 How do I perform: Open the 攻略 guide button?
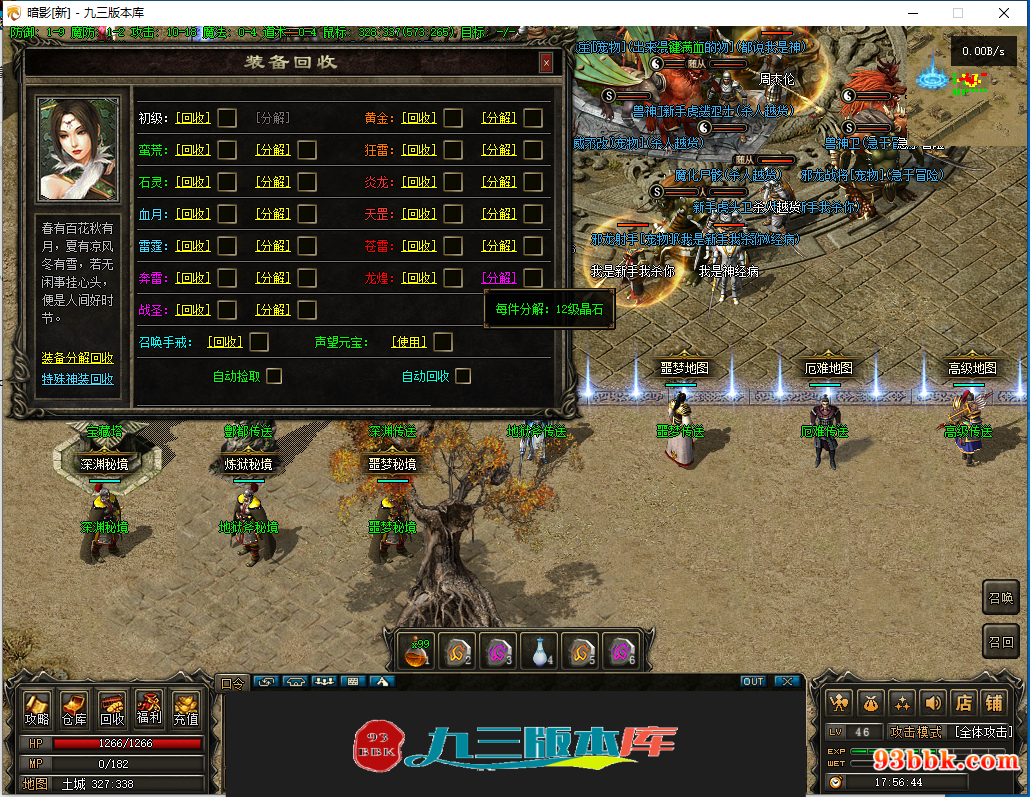(37, 708)
